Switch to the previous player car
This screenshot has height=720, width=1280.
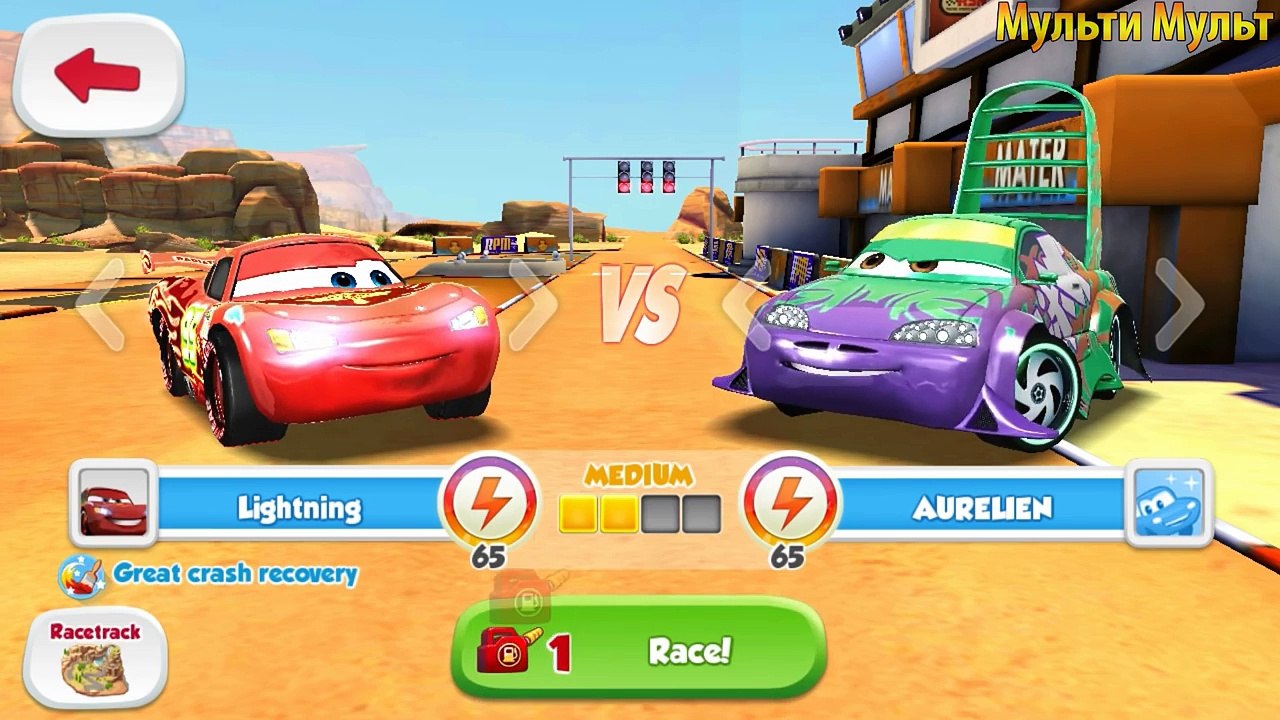[x=100, y=305]
